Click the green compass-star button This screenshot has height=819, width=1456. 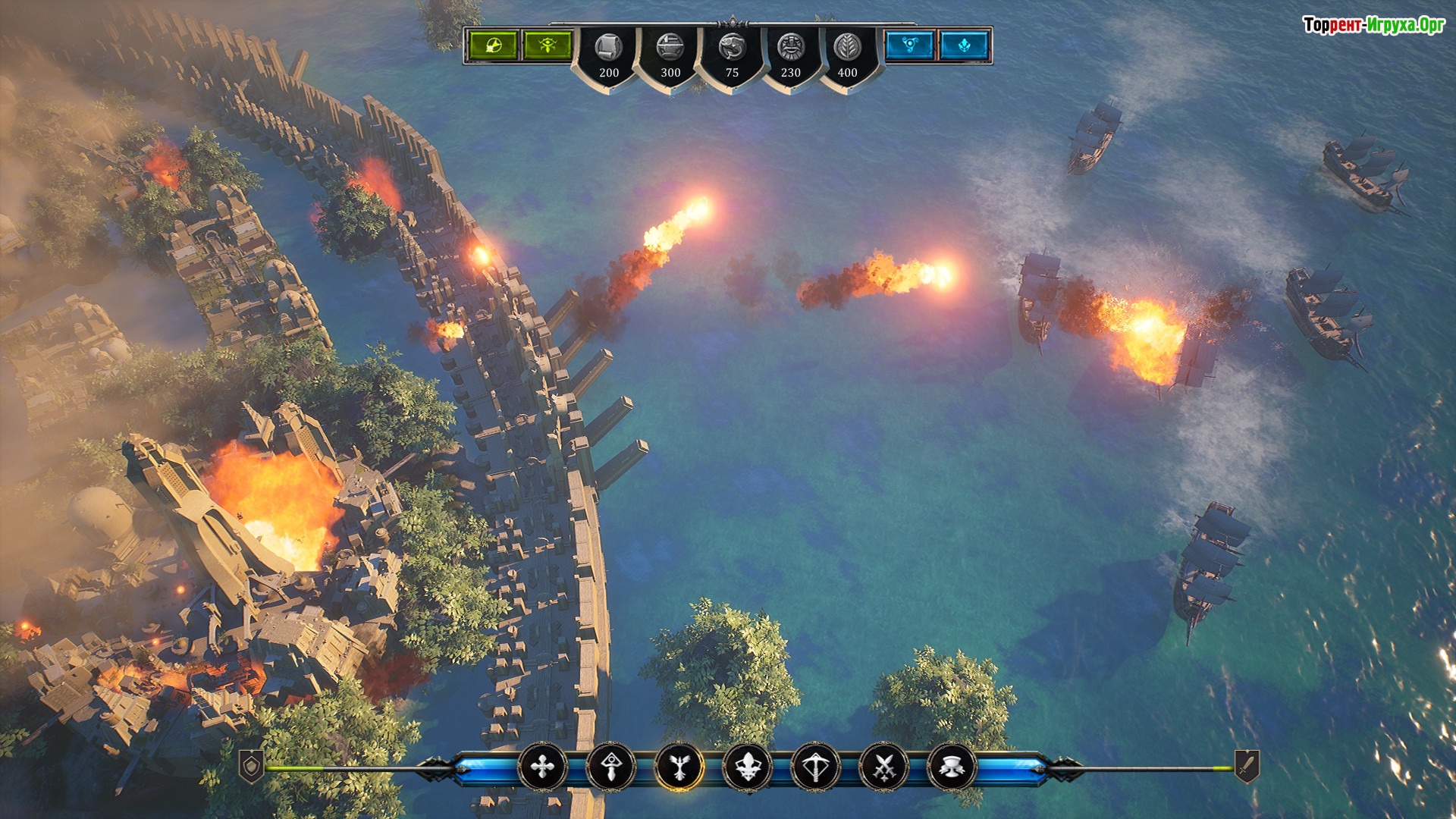coord(491,45)
